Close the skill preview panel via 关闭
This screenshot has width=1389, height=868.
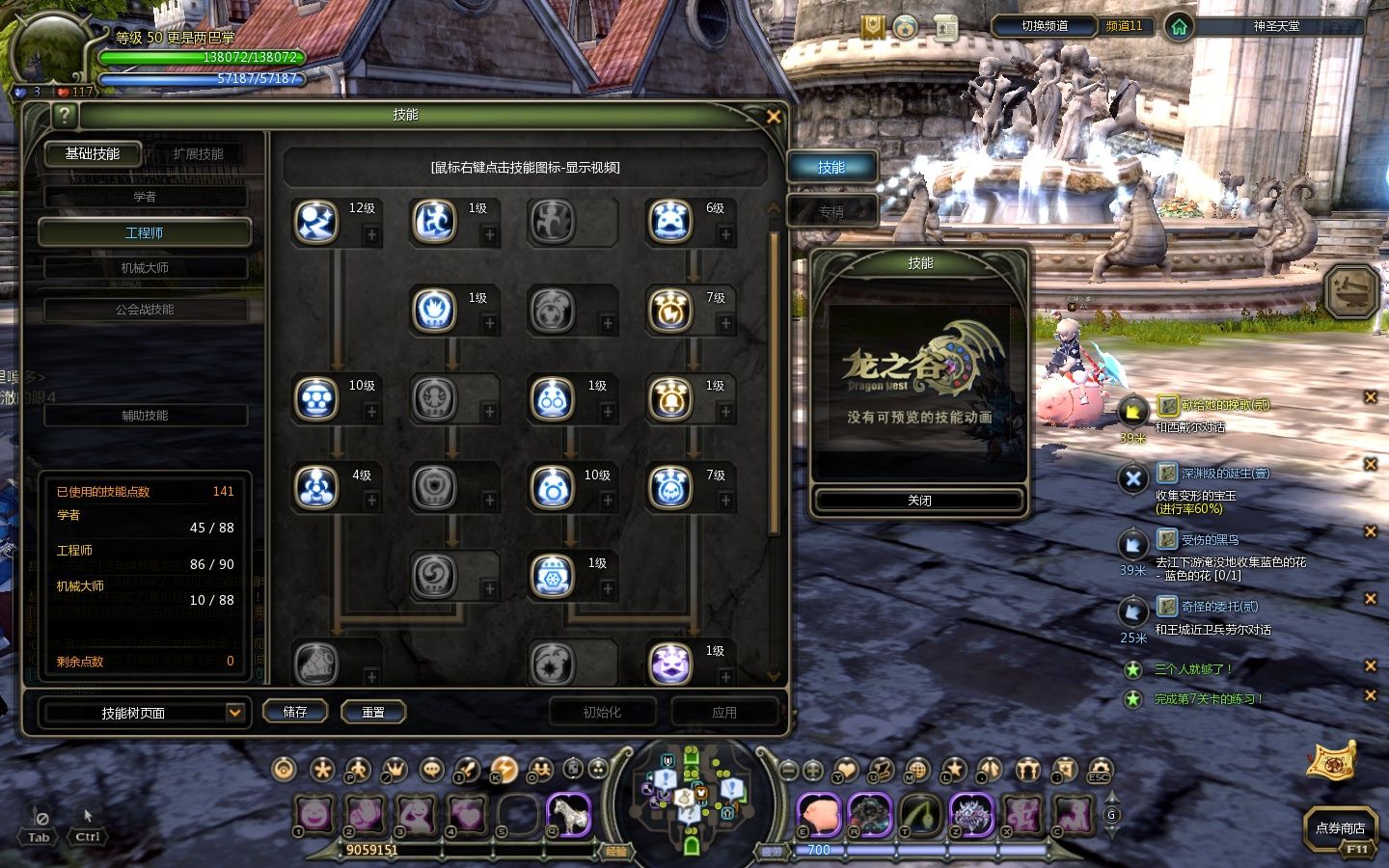click(918, 501)
